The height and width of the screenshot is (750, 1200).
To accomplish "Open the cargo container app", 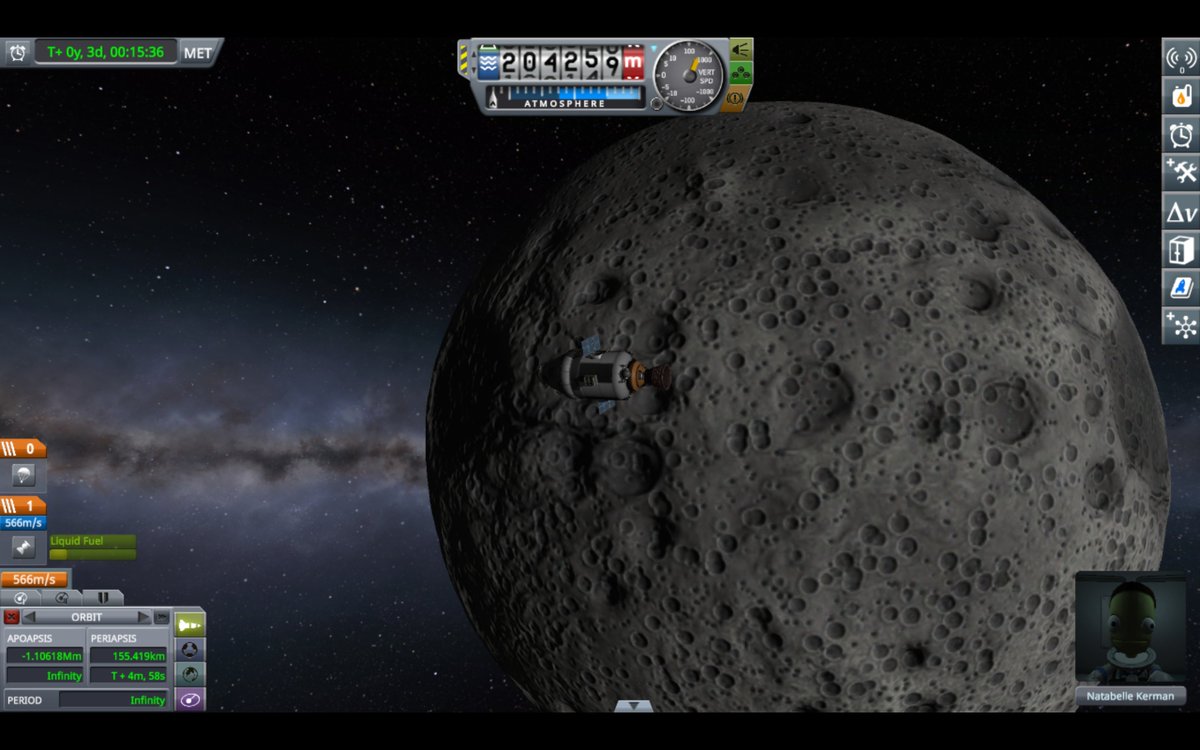I will click(x=1181, y=249).
